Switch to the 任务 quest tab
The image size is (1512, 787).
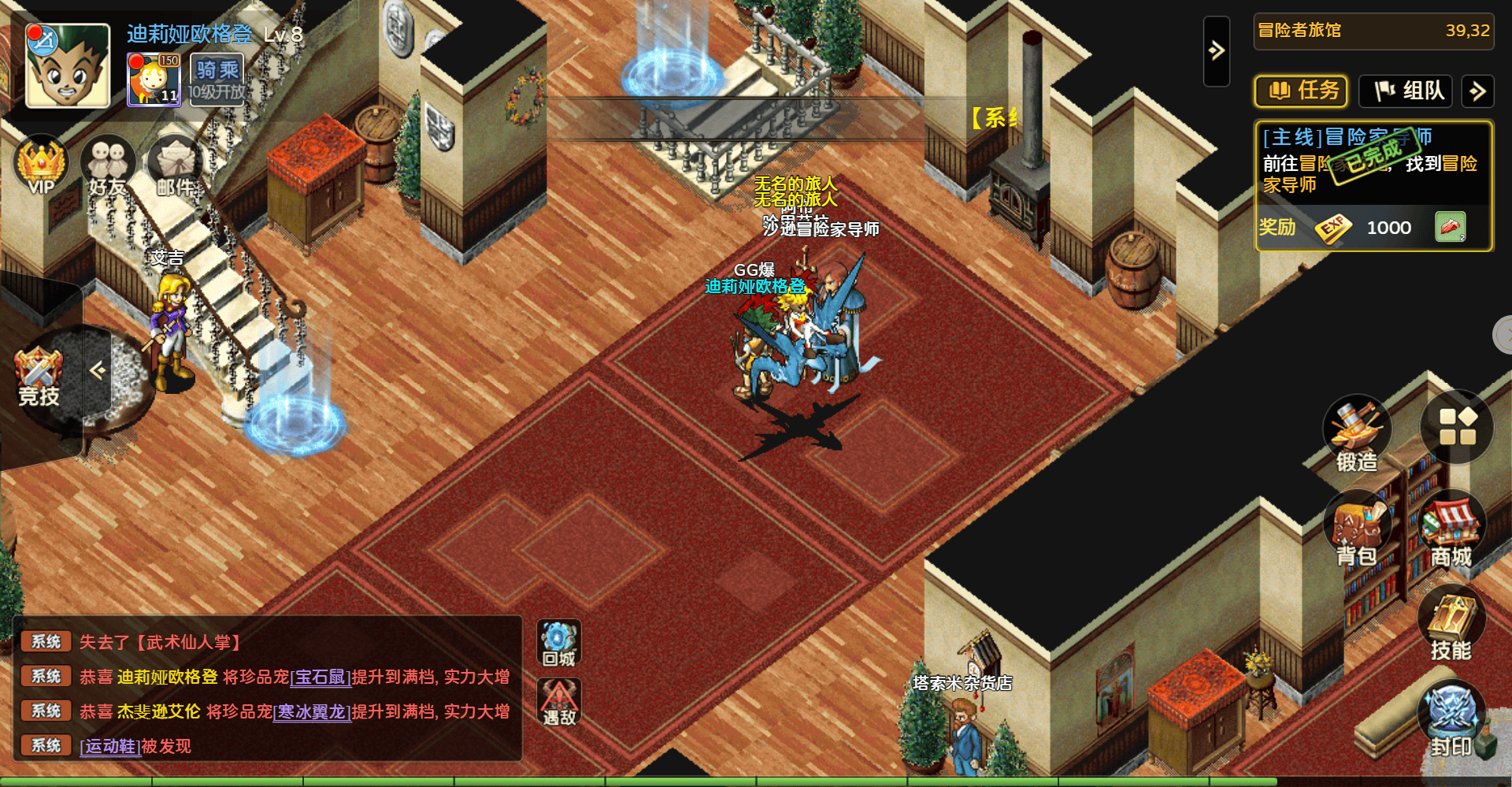click(x=1301, y=91)
